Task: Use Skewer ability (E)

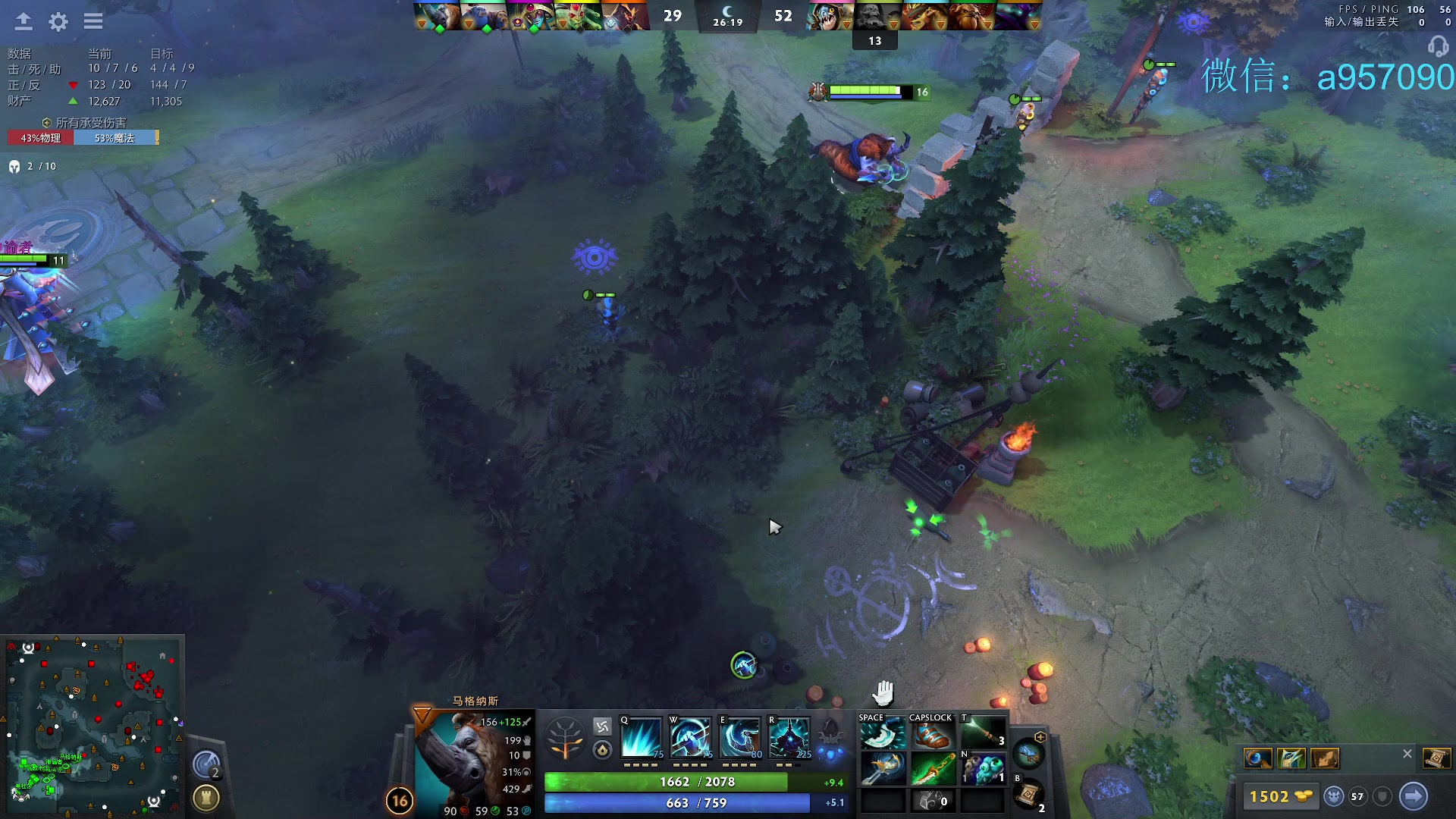Action: coord(740,737)
